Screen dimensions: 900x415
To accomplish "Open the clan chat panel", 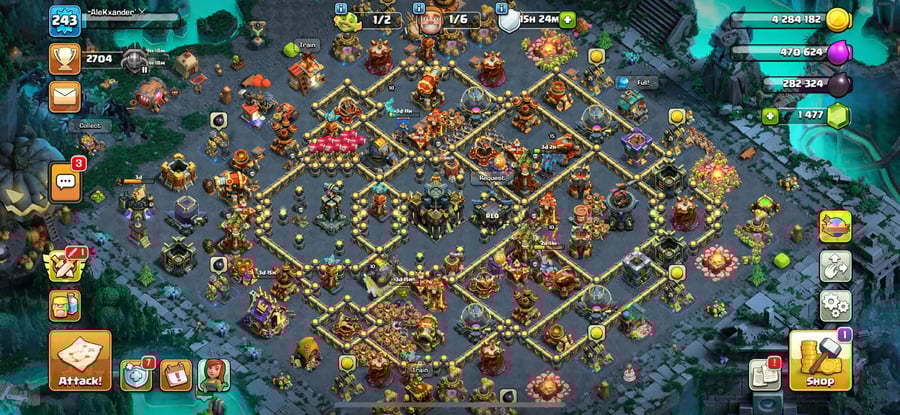I will click(65, 181).
